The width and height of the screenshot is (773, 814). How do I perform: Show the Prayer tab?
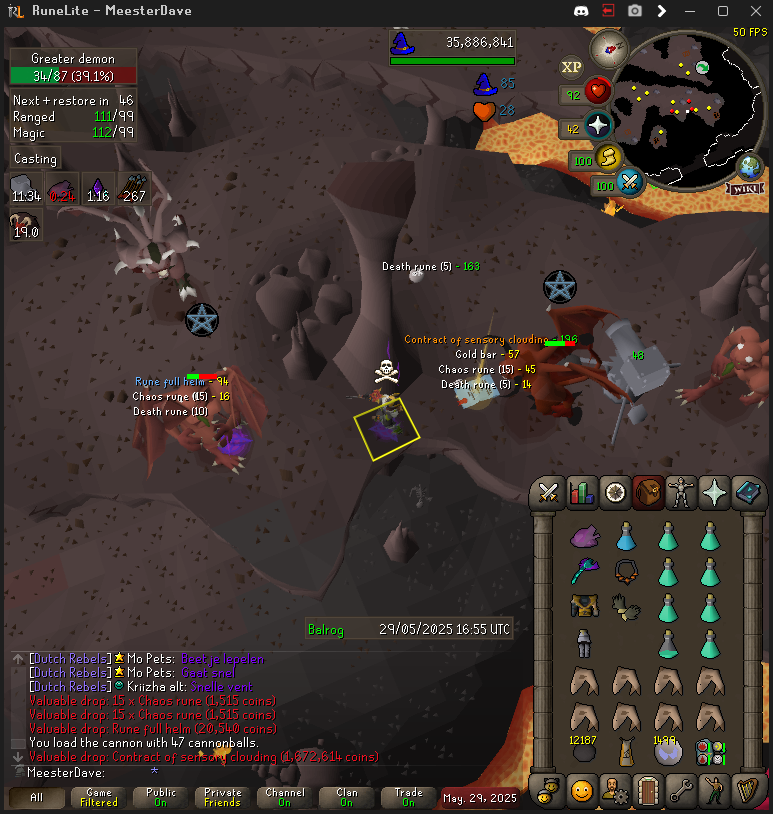click(x=714, y=492)
